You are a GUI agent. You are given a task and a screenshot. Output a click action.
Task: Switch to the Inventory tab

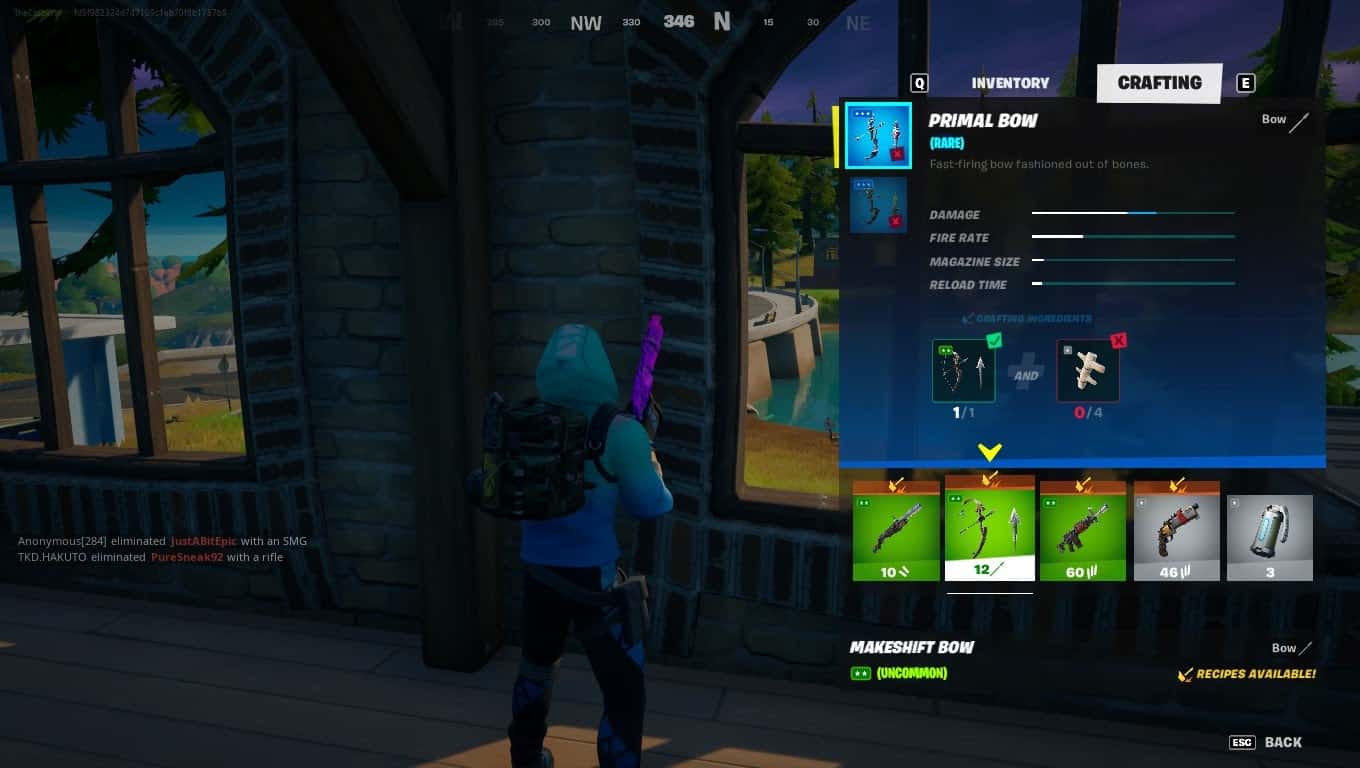[1010, 83]
